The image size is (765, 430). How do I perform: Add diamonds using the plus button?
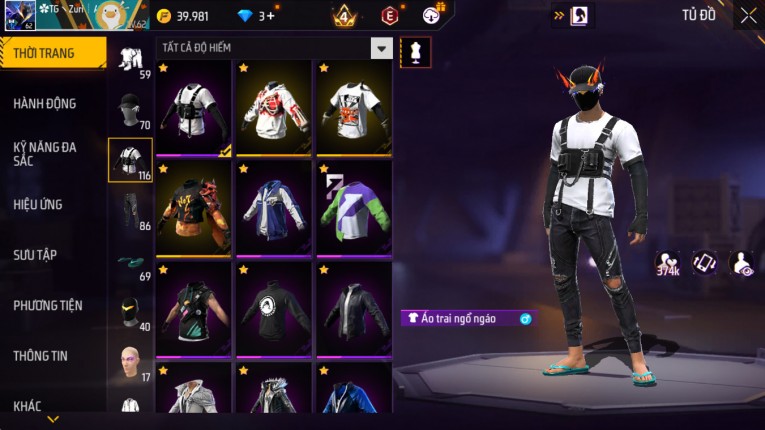tap(269, 15)
